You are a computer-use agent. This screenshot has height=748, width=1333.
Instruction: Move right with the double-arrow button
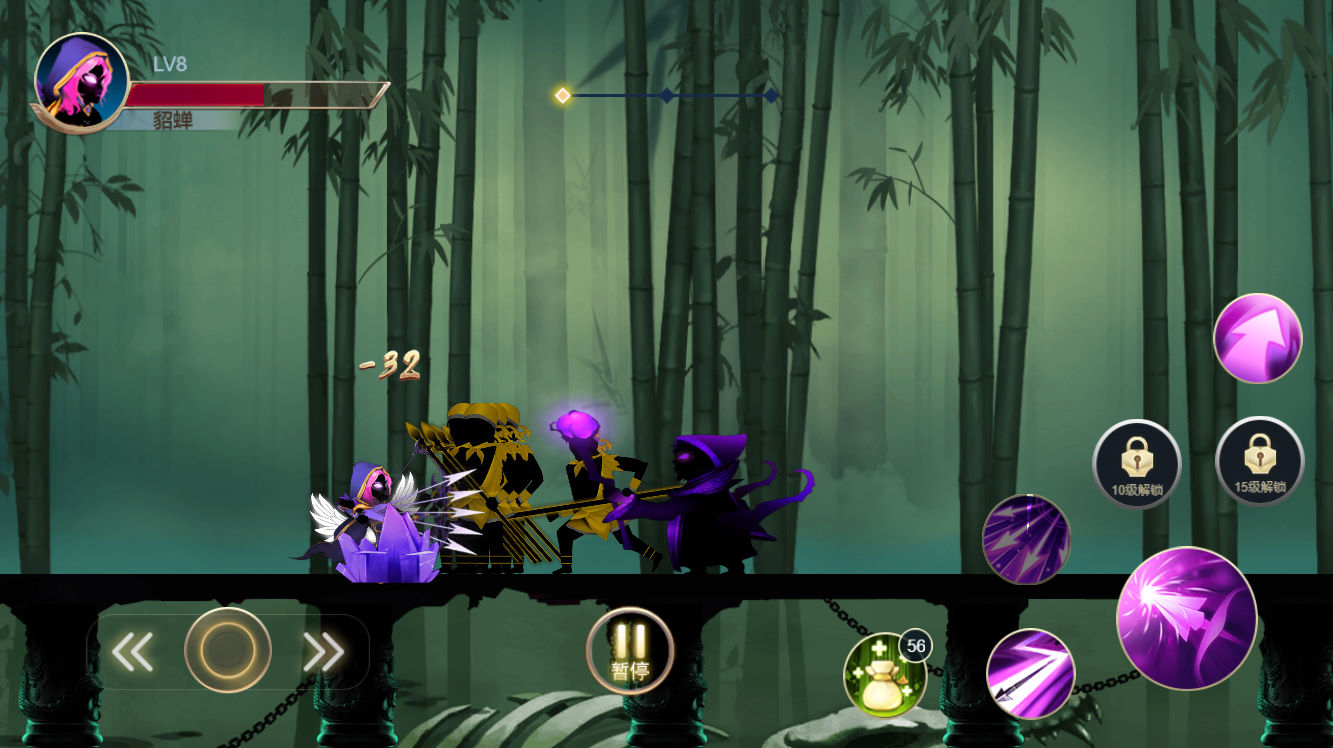click(x=323, y=652)
